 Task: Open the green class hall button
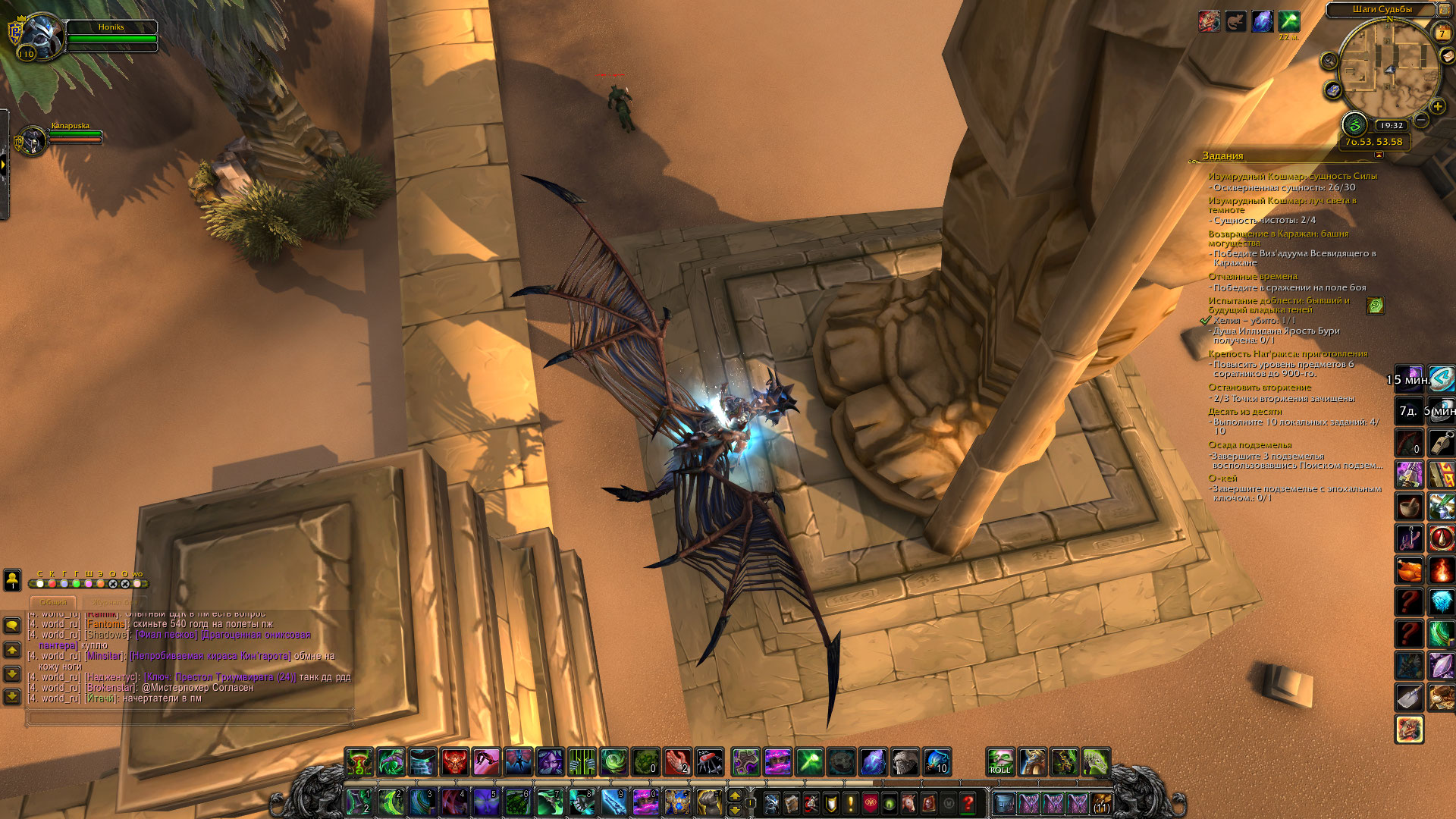coord(1354,125)
